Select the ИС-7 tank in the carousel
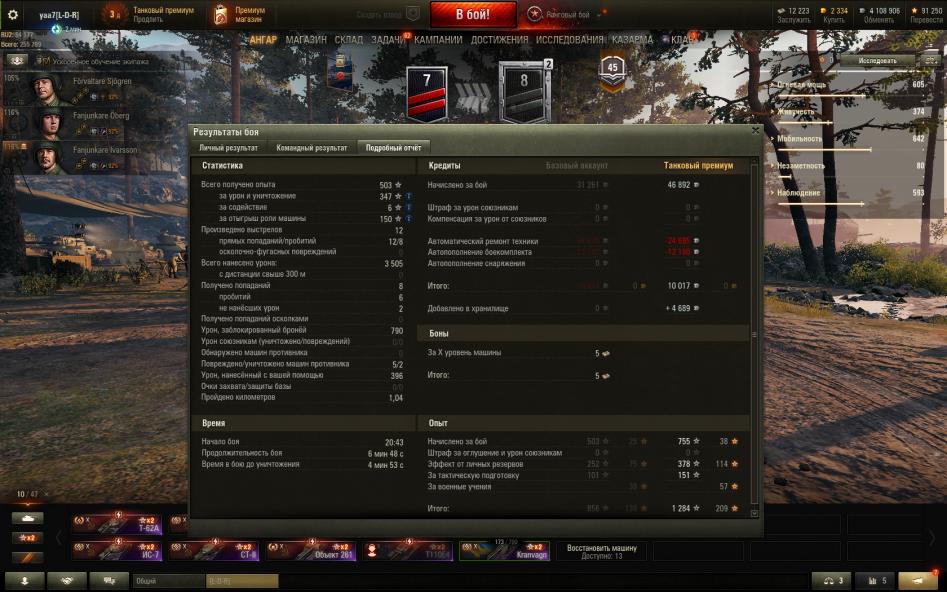This screenshot has height=592, width=947. tap(117, 551)
